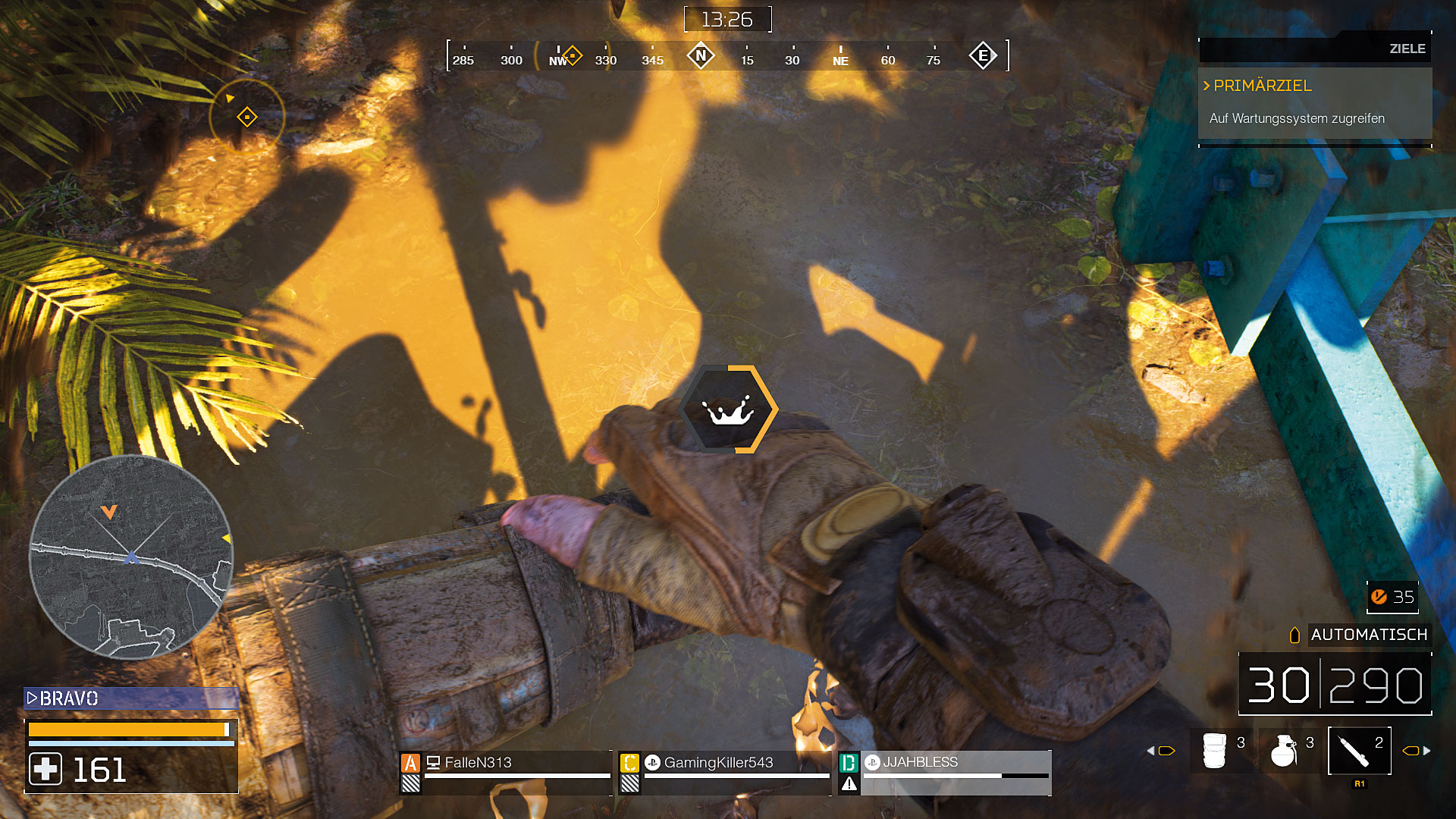Click the North marker on the compass

[x=701, y=55]
